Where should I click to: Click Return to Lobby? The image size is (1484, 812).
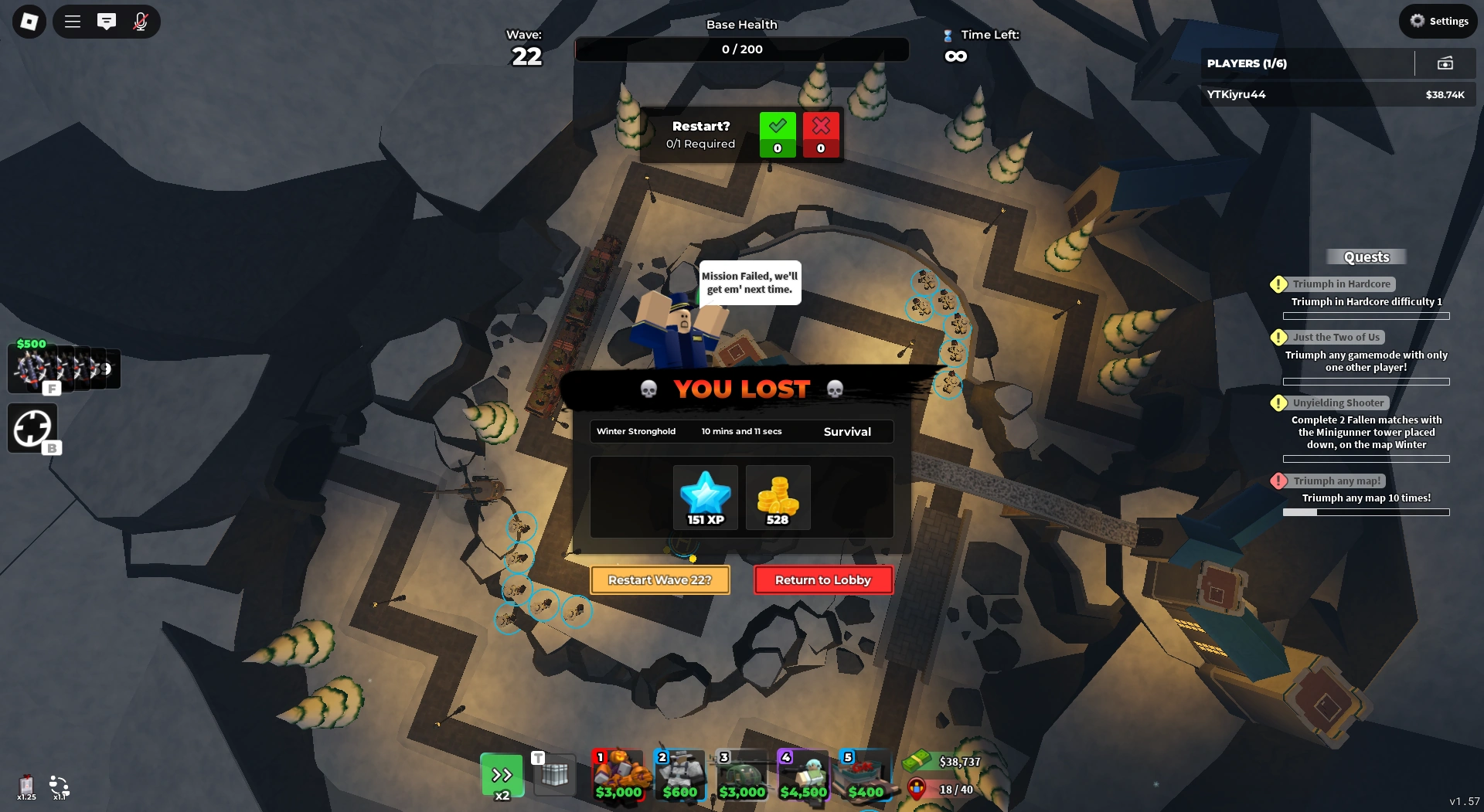823,579
